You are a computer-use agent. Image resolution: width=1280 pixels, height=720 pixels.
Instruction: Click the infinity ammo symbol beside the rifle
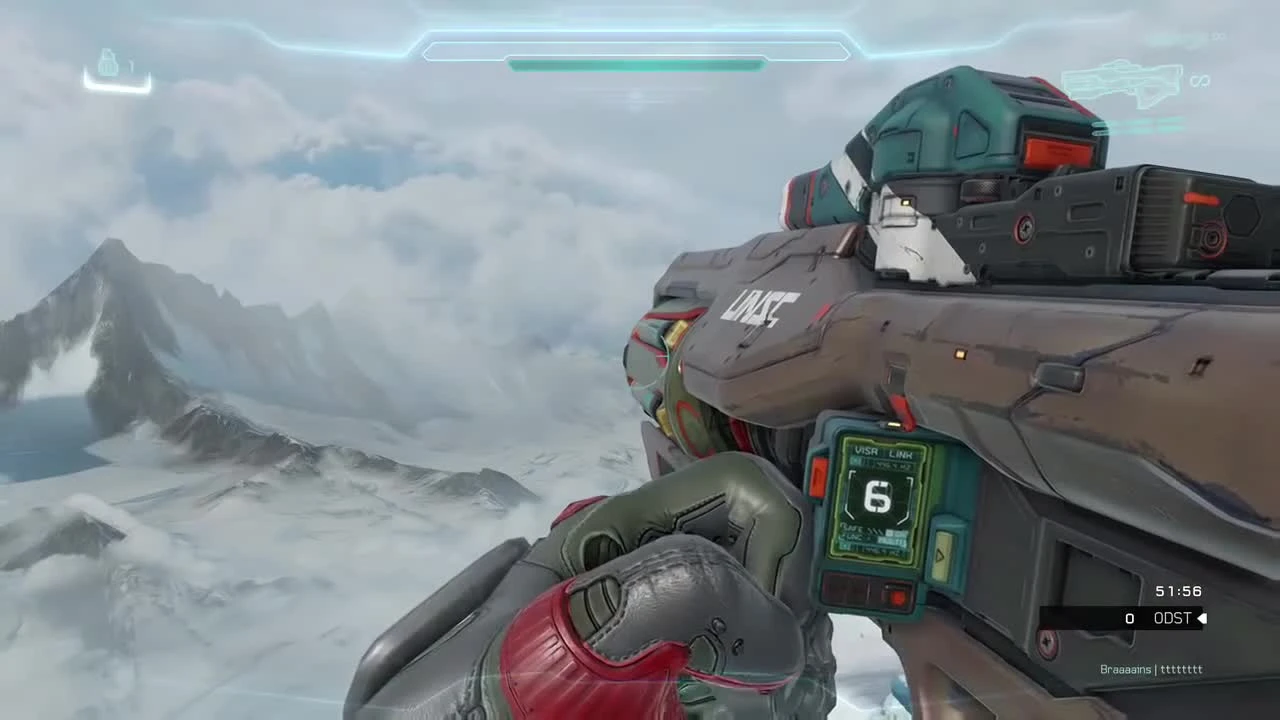pos(1199,83)
